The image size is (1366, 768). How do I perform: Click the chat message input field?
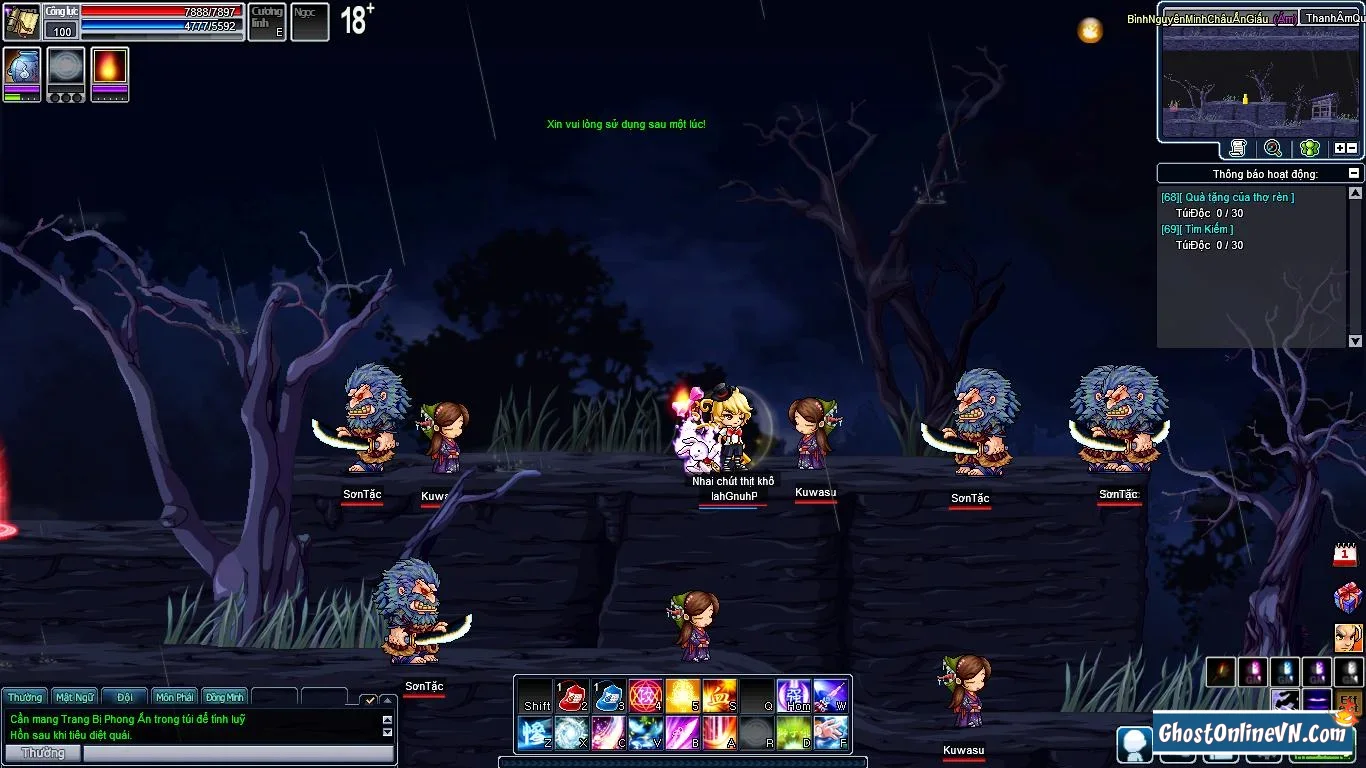[238, 753]
